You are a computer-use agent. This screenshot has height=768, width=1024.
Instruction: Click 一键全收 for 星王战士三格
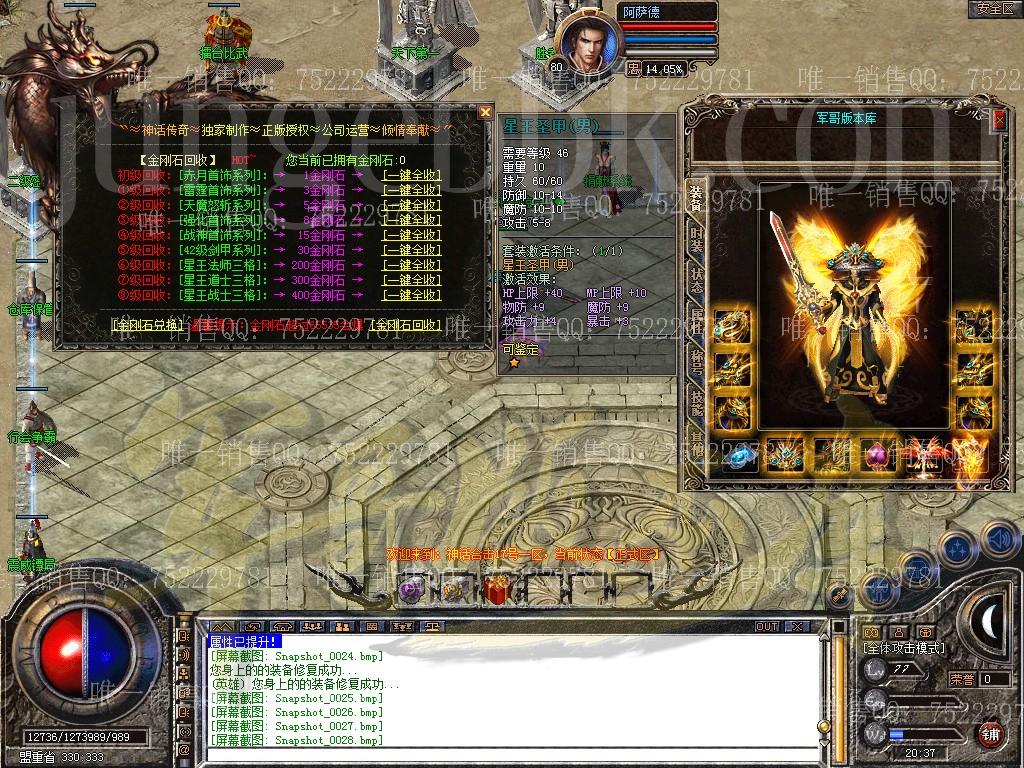tap(411, 295)
